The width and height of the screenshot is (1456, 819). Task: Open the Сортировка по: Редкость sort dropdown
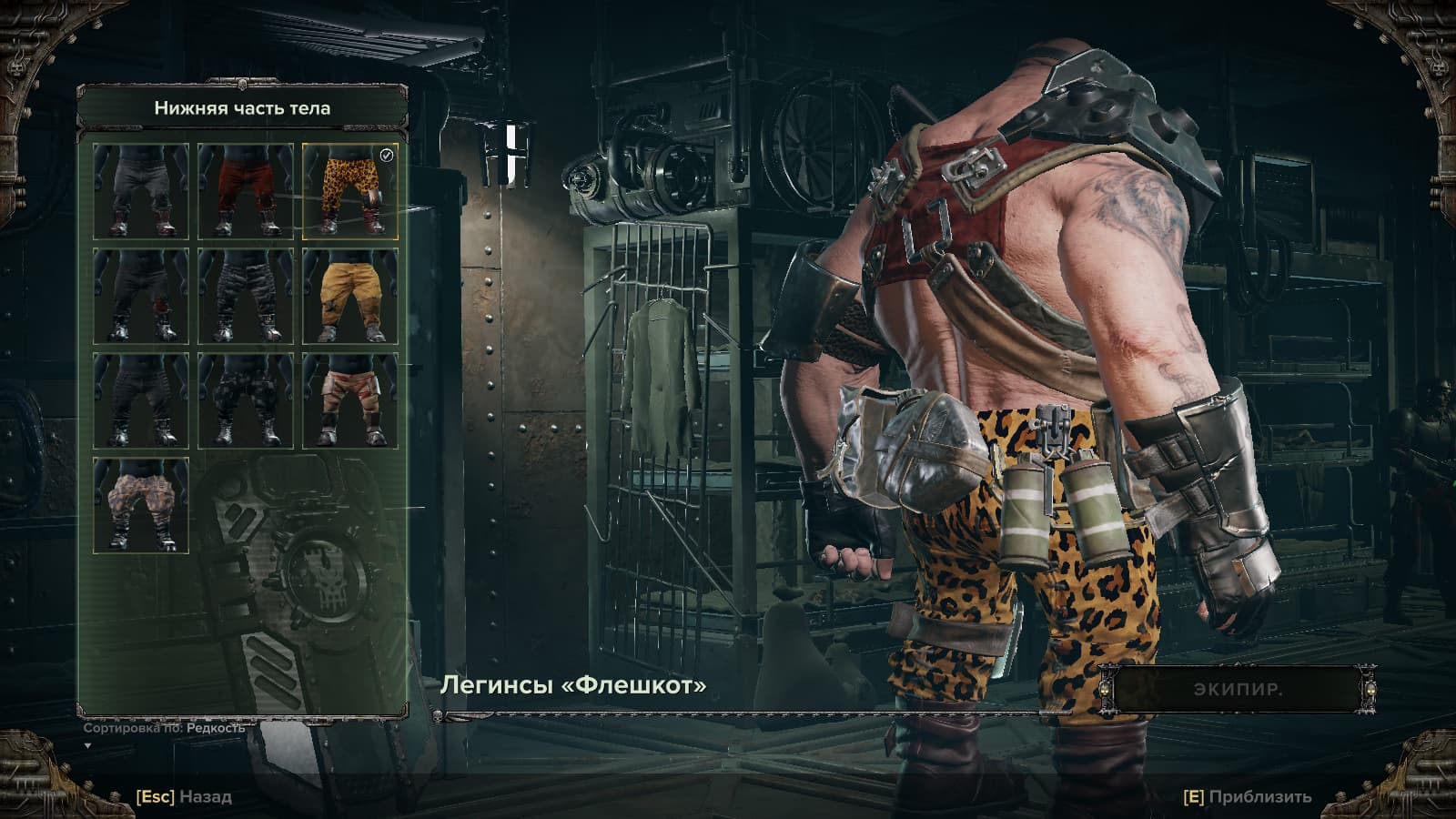(x=165, y=729)
